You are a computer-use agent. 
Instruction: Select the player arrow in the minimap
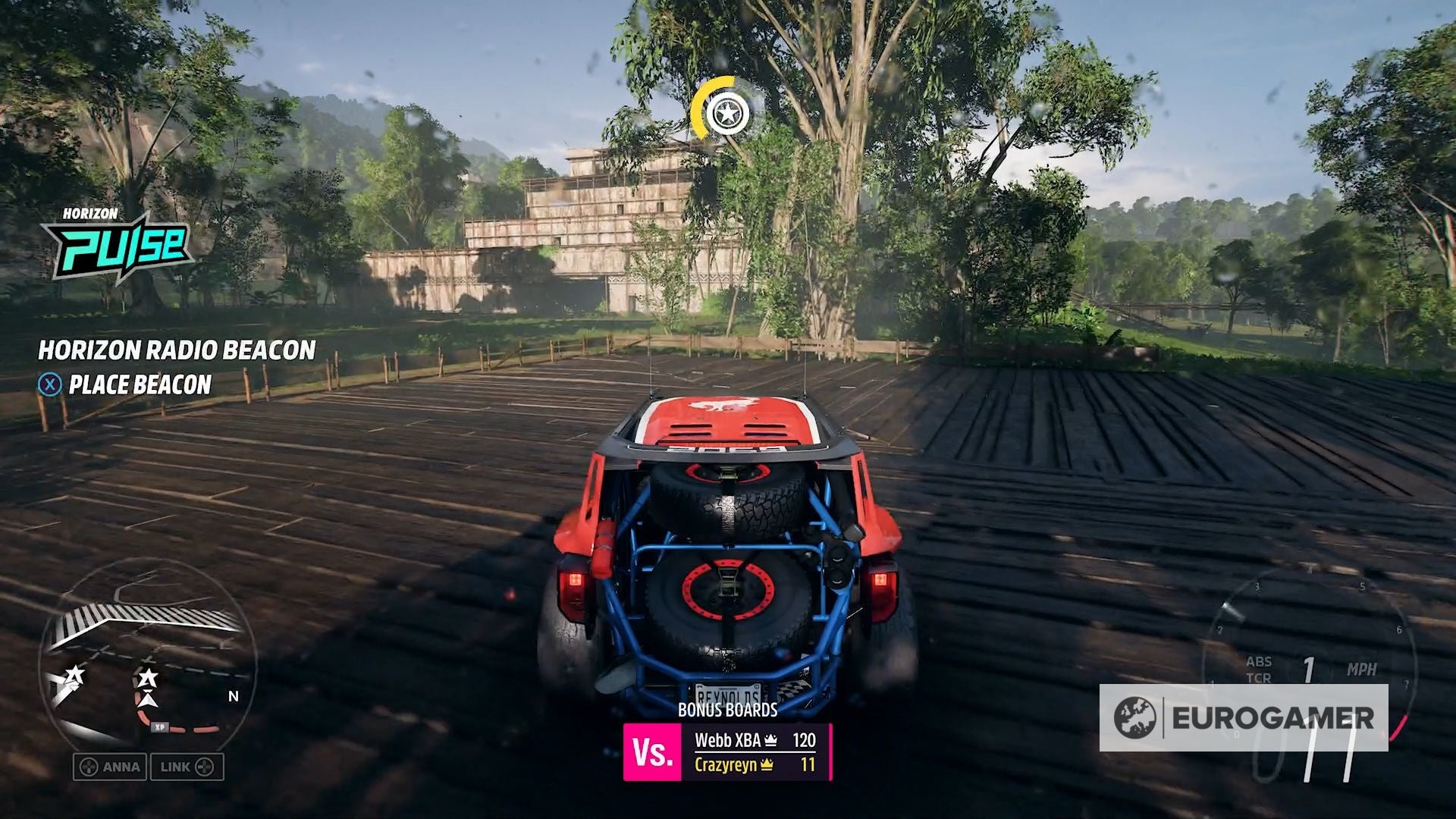point(148,701)
